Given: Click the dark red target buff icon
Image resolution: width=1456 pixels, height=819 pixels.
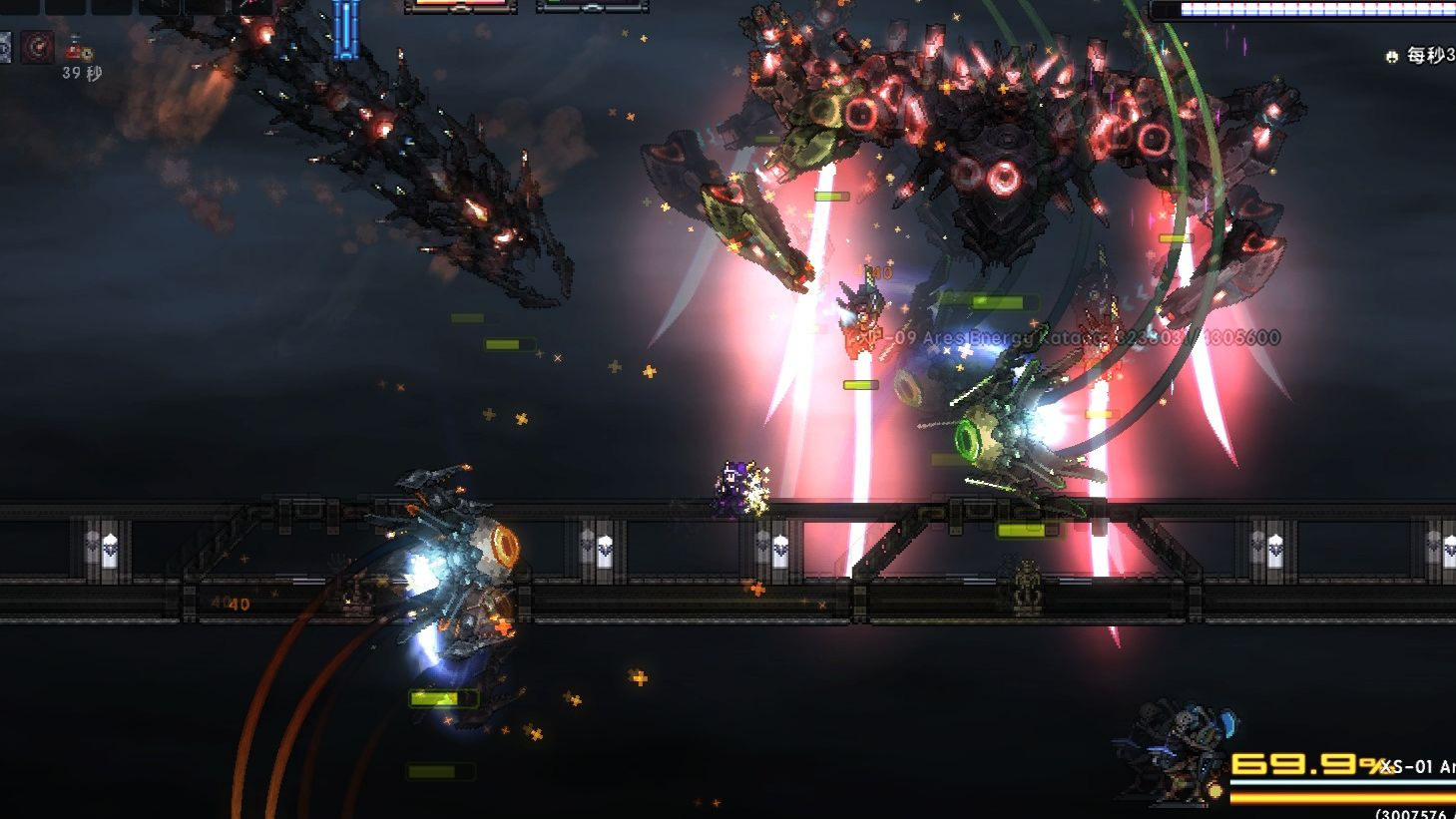Looking at the screenshot, I should [38, 47].
